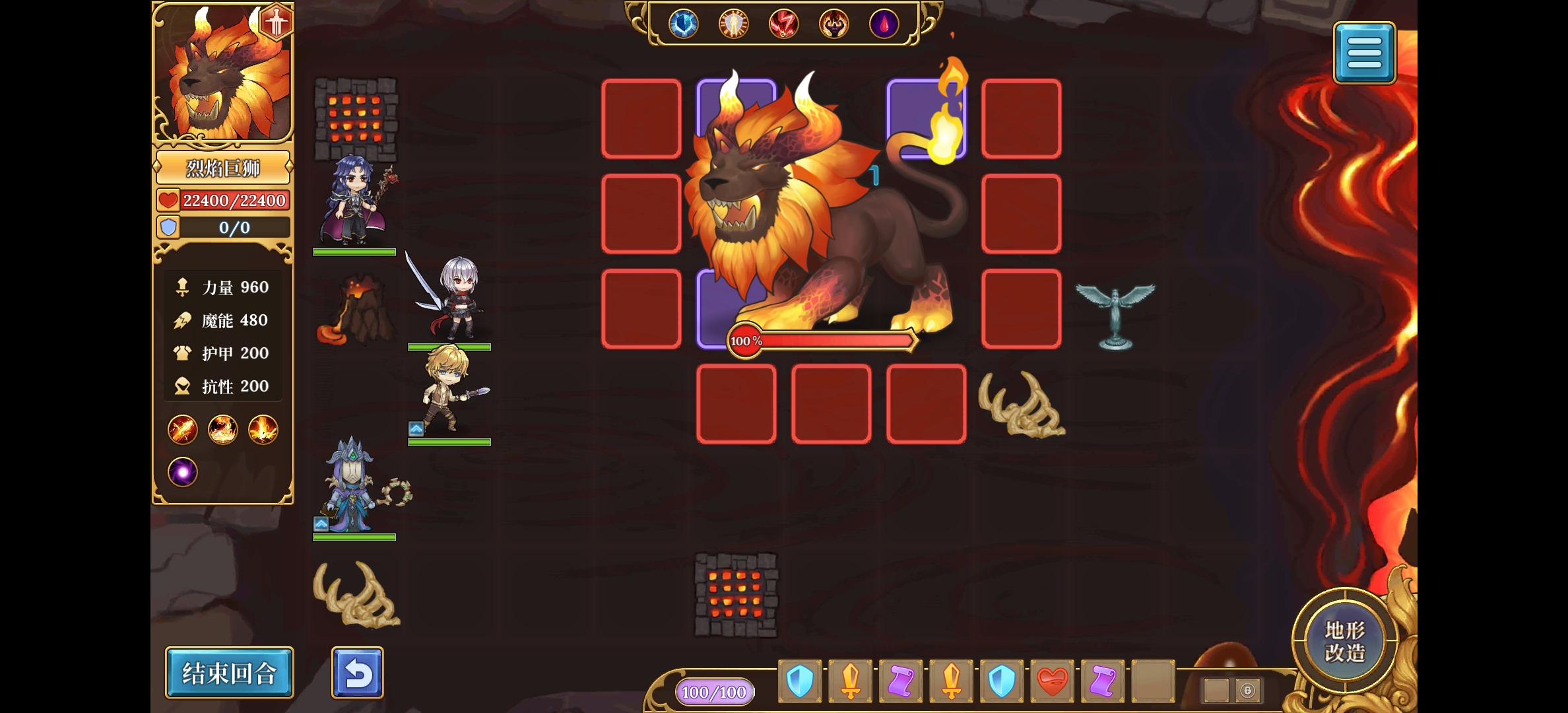The image size is (1568, 713).
Task: Inspect the glowing figure shield buff icon
Action: pos(733,24)
